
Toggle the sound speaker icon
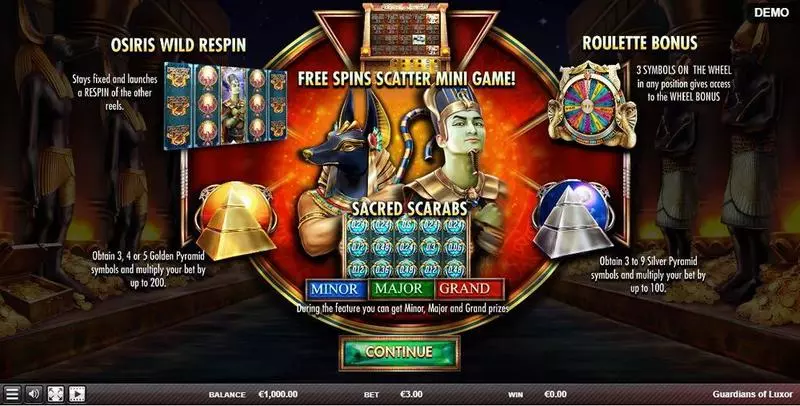[x=33, y=394]
